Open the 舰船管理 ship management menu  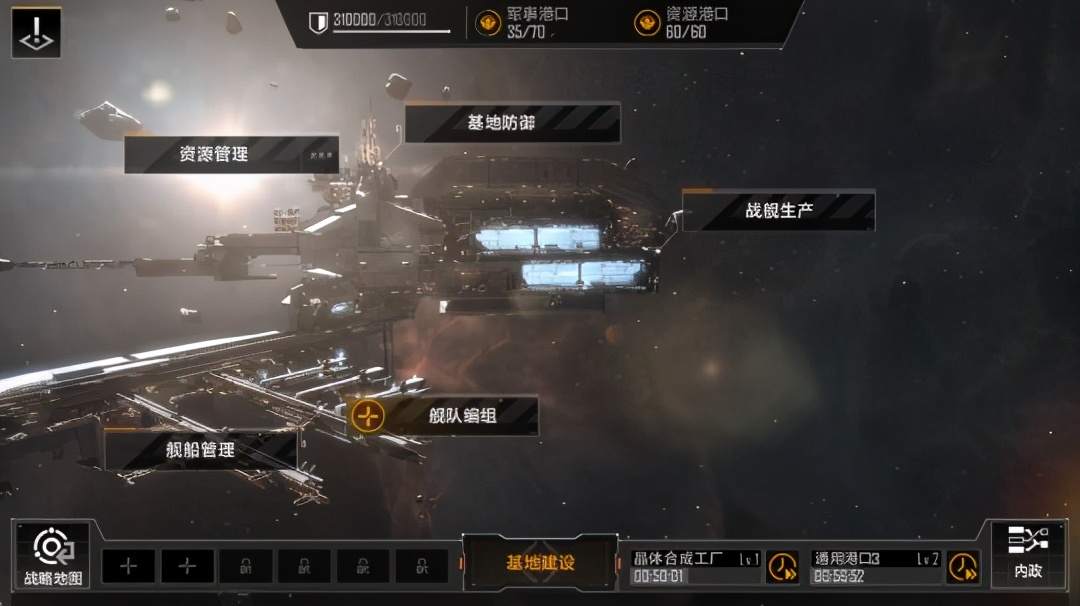coord(200,450)
